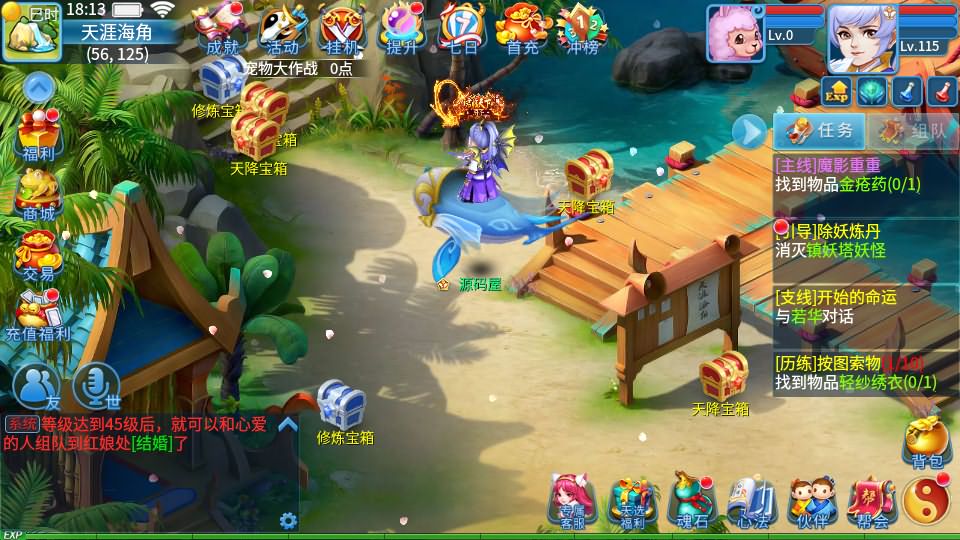Open the 首充 first recharge offer

522,30
